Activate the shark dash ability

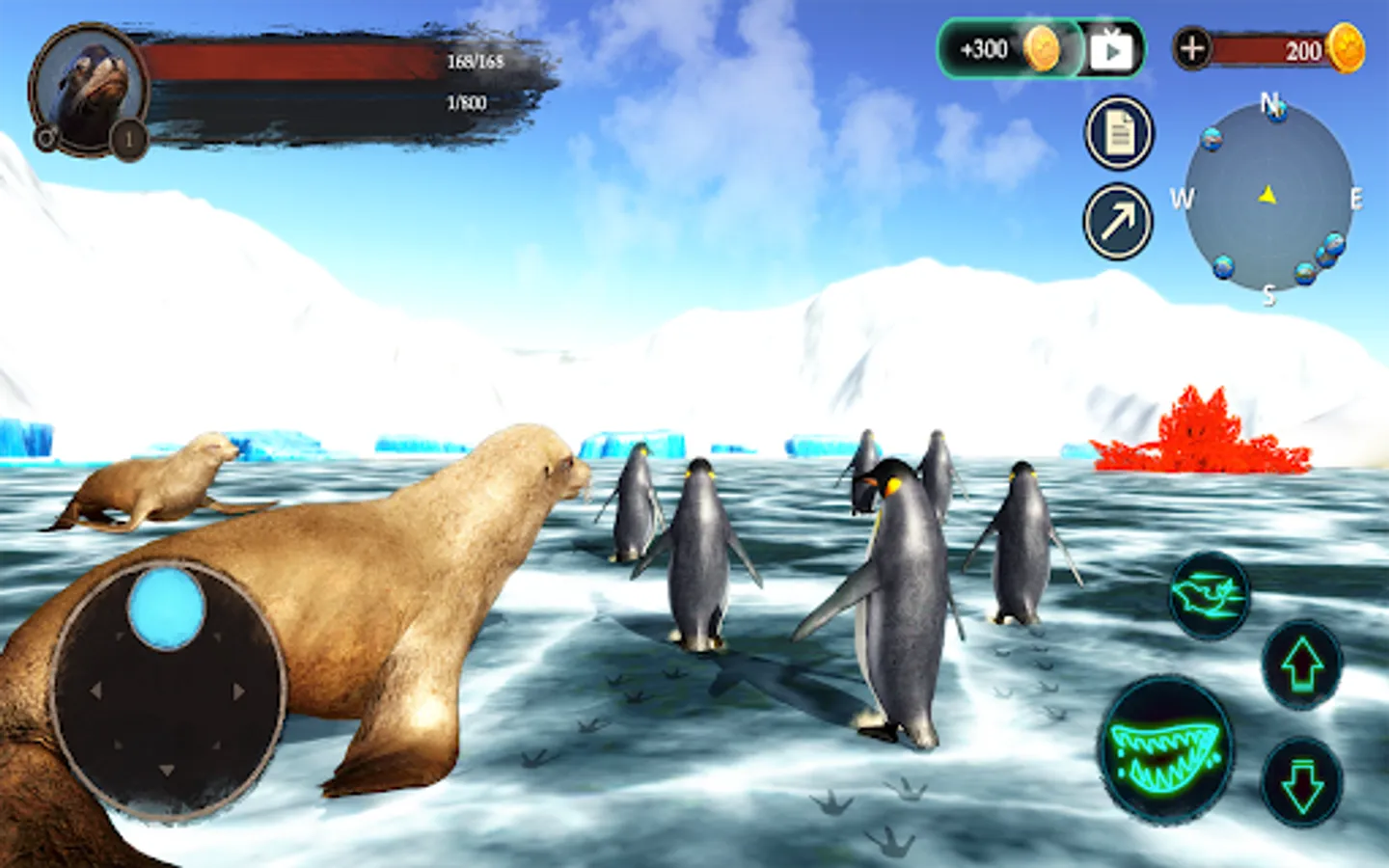[x=1210, y=596]
